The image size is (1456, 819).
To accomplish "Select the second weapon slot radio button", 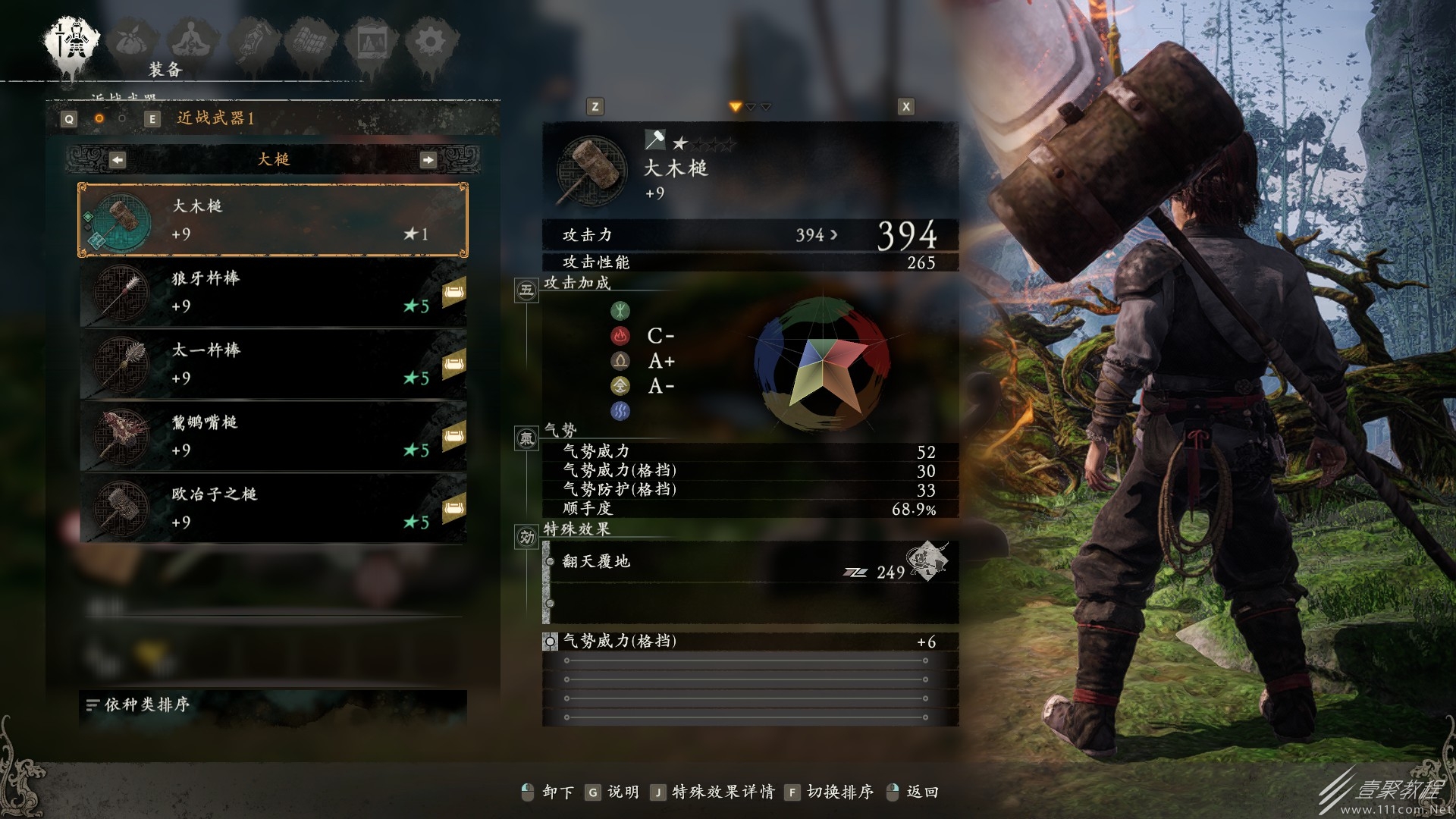I will (x=121, y=119).
